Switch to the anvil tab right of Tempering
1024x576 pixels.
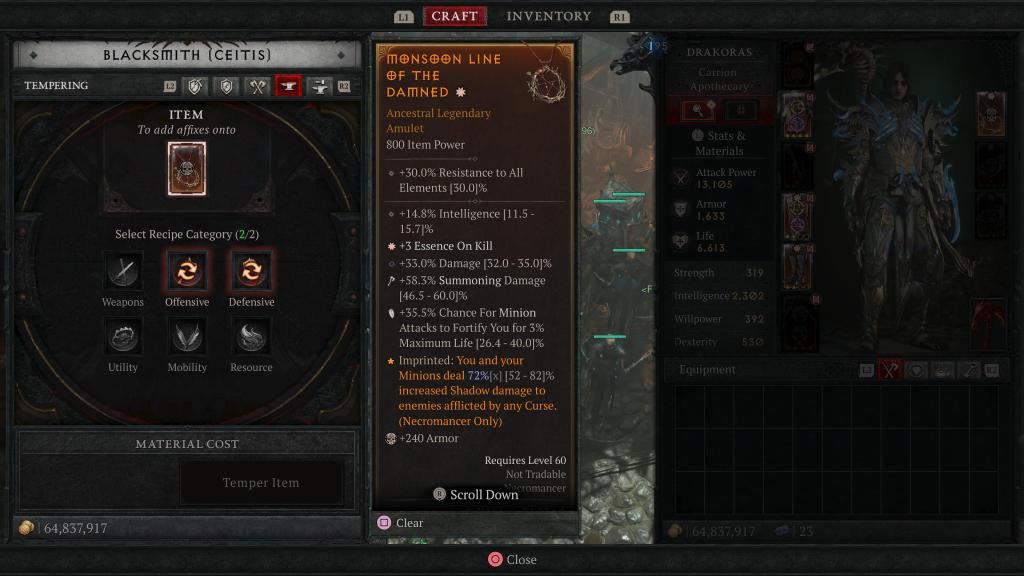point(320,86)
